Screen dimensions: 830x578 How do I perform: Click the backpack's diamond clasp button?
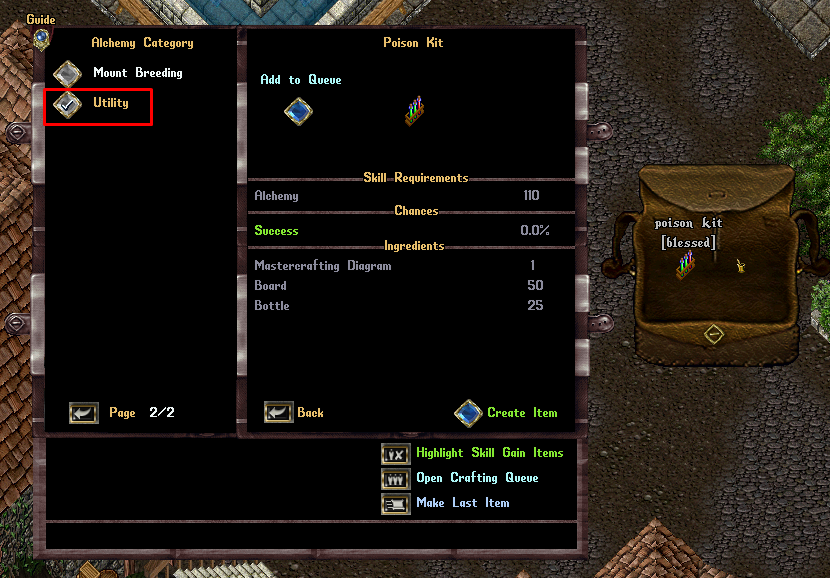tap(713, 334)
